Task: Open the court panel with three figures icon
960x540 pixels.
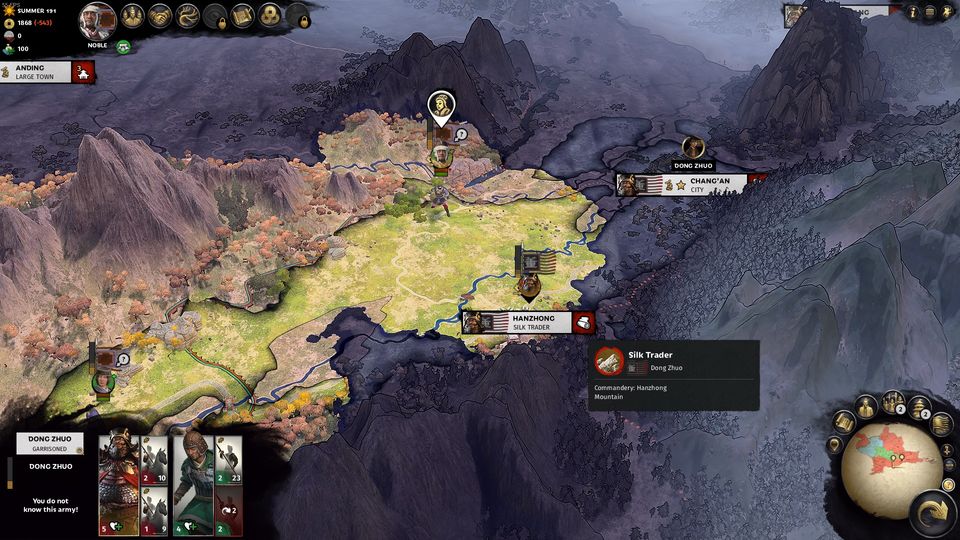Action: click(133, 15)
